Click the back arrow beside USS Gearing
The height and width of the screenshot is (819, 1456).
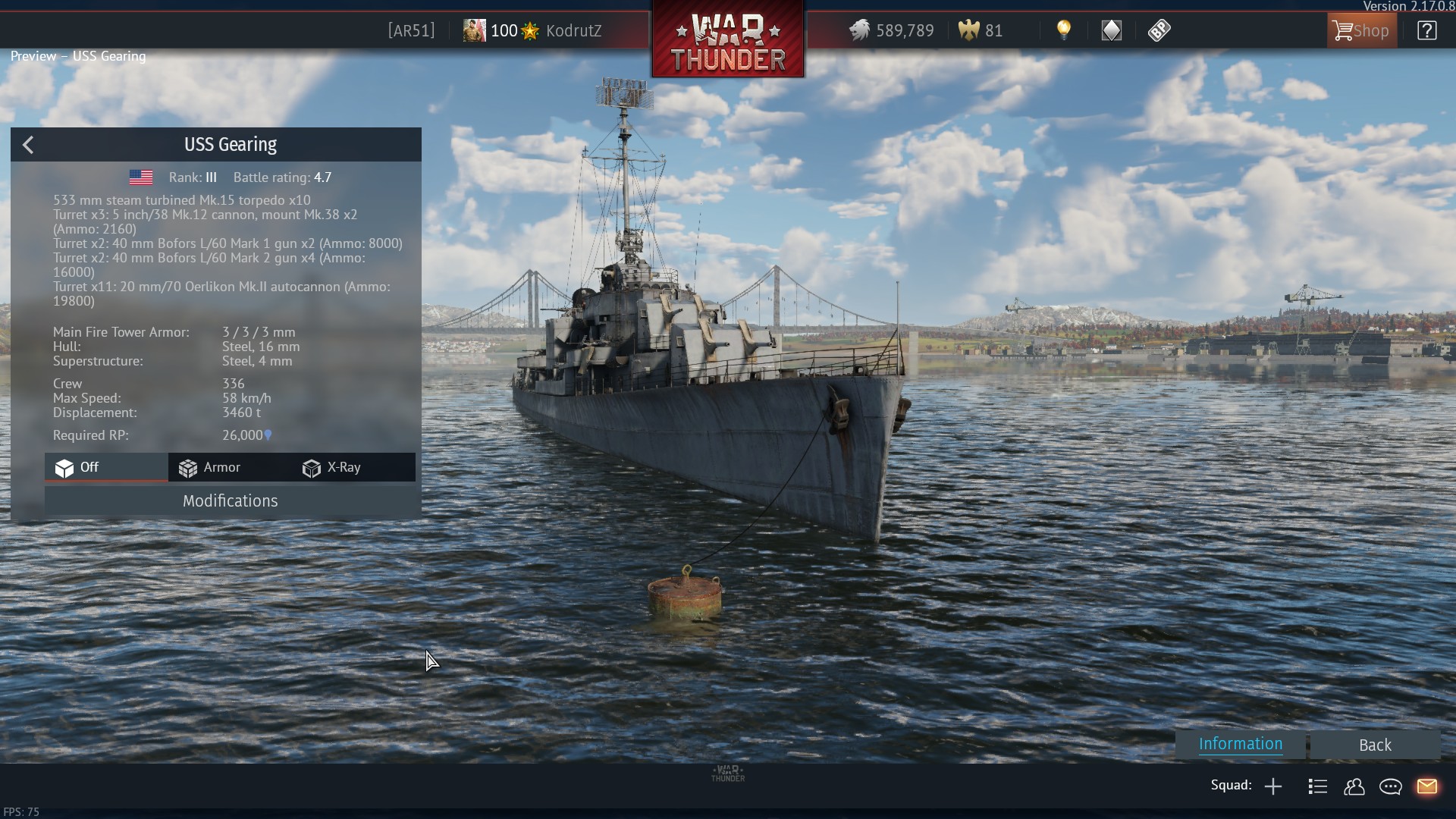(x=28, y=145)
